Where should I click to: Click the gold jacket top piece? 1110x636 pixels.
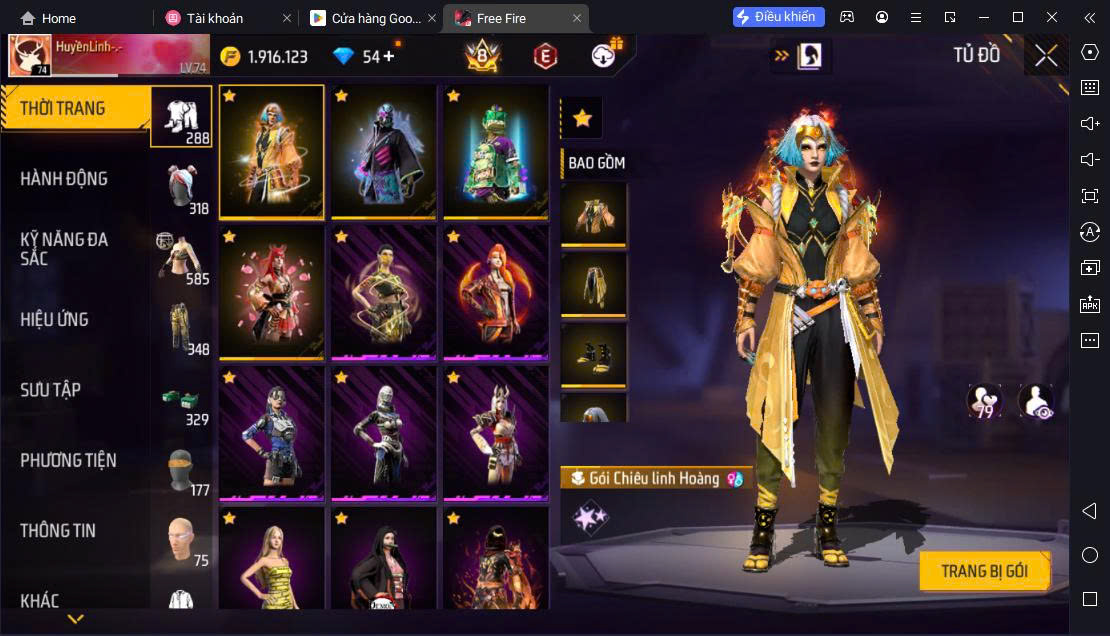(594, 213)
